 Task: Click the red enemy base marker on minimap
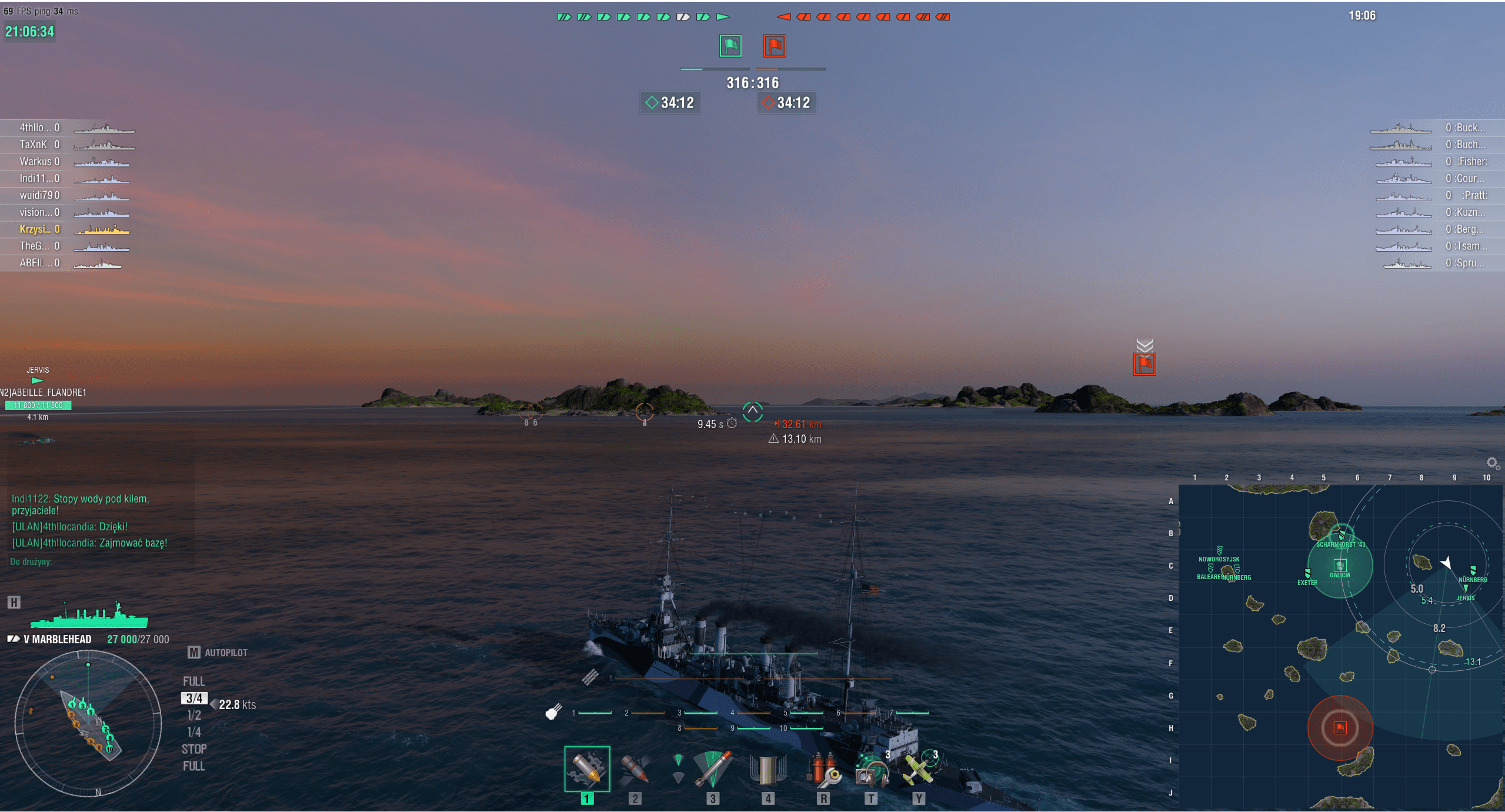tap(1340, 728)
